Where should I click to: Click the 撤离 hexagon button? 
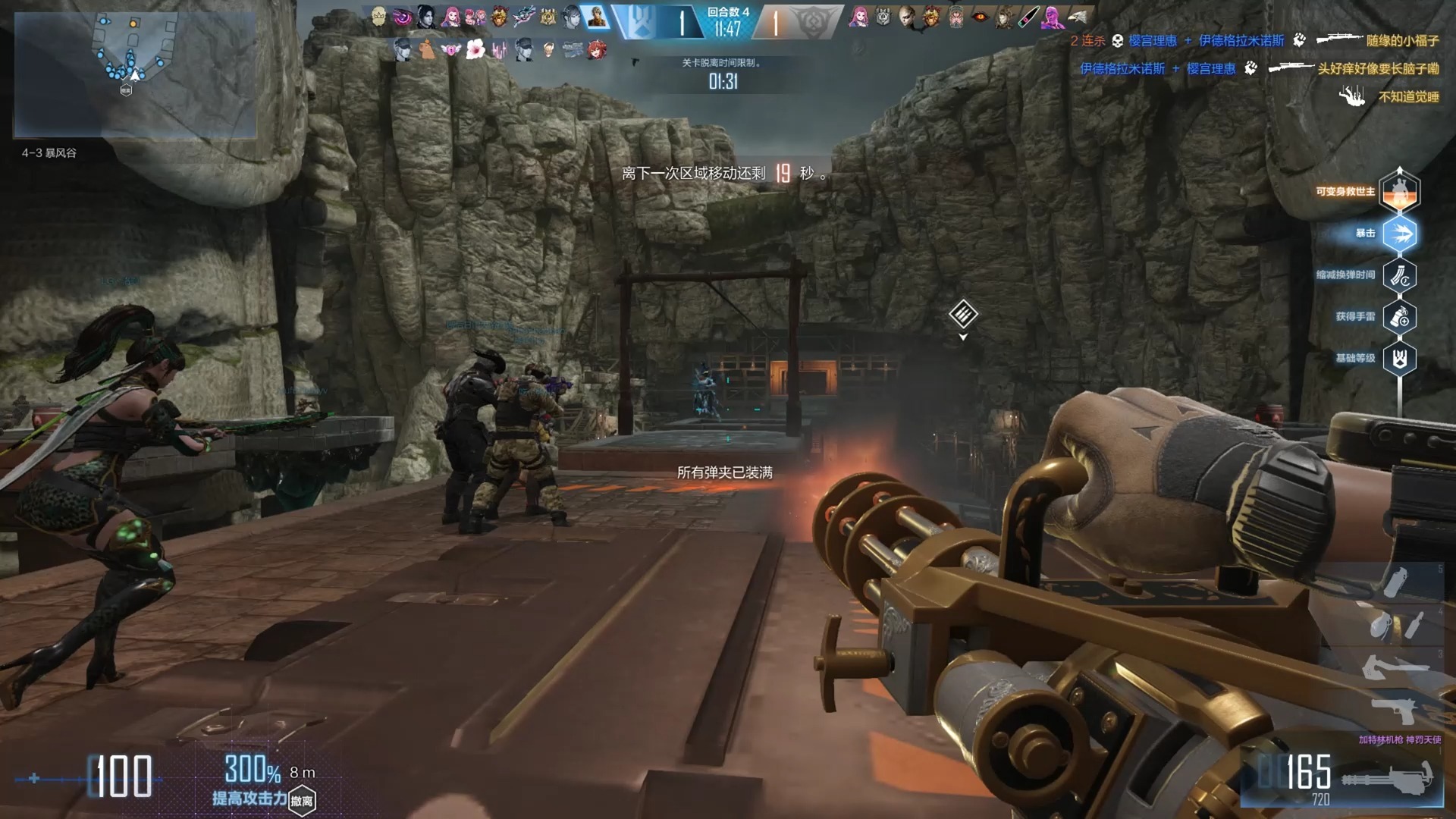(x=302, y=801)
